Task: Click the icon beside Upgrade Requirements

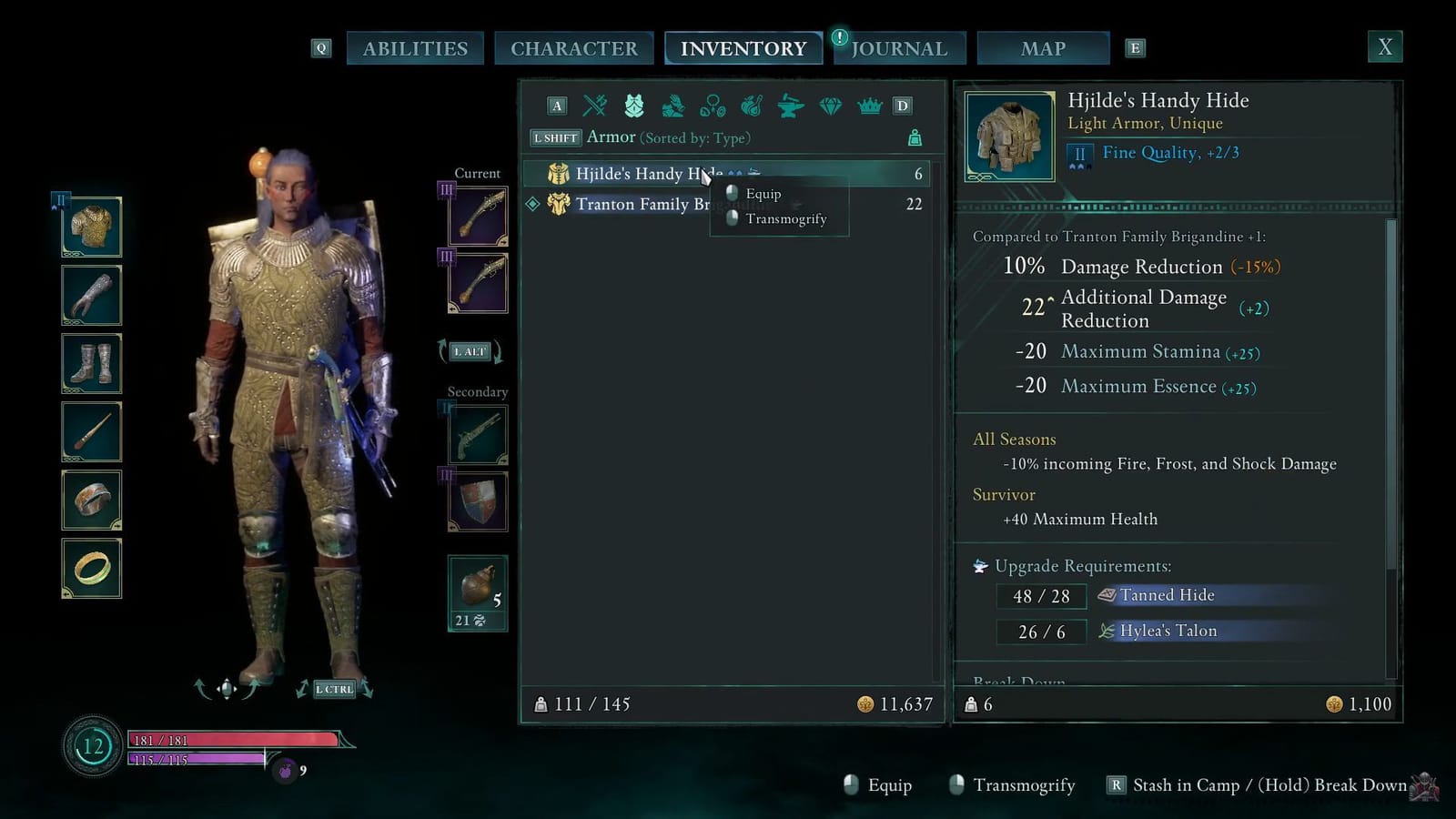Action: (978, 565)
